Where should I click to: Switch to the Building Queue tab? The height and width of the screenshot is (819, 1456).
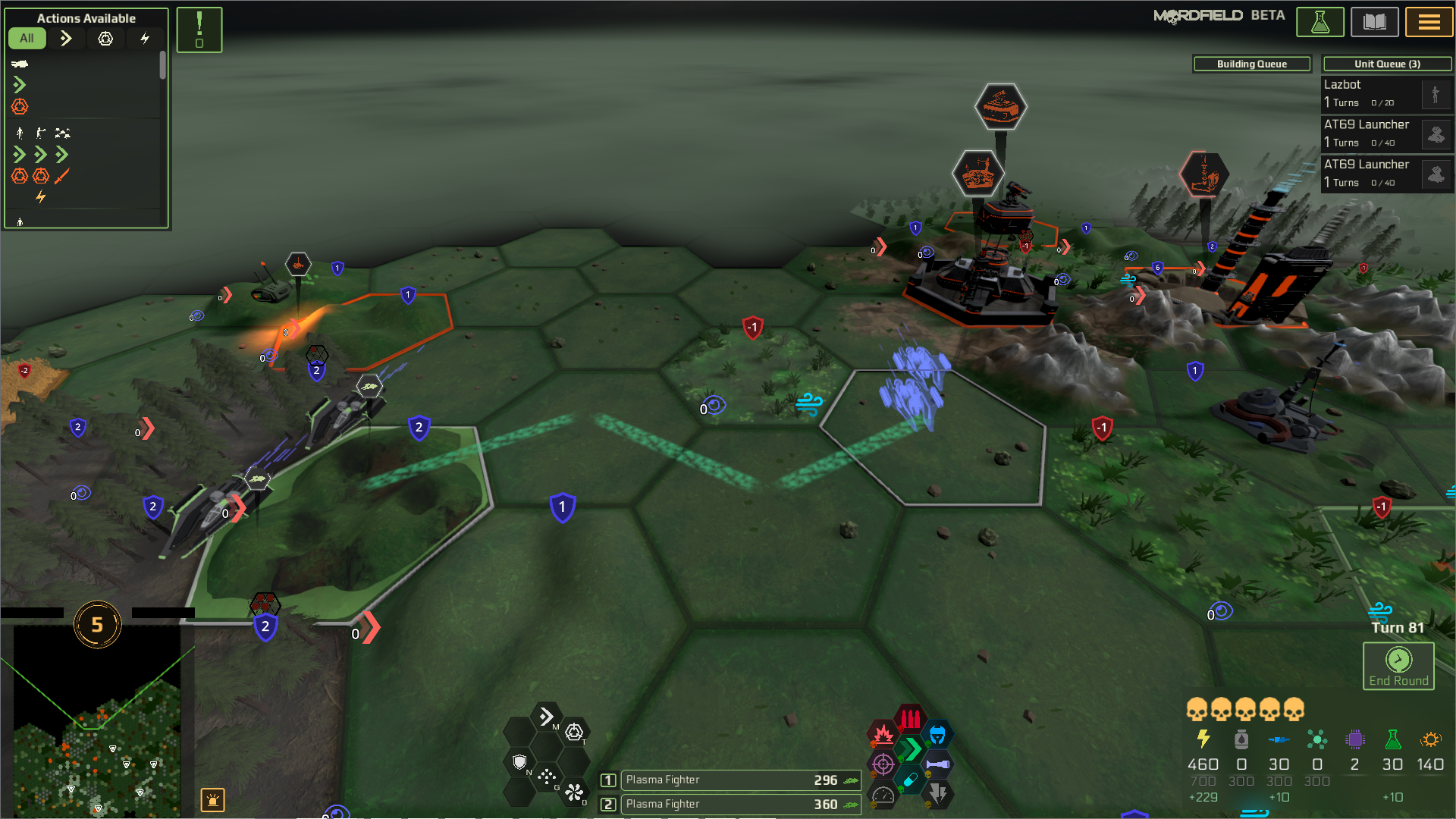point(1251,64)
